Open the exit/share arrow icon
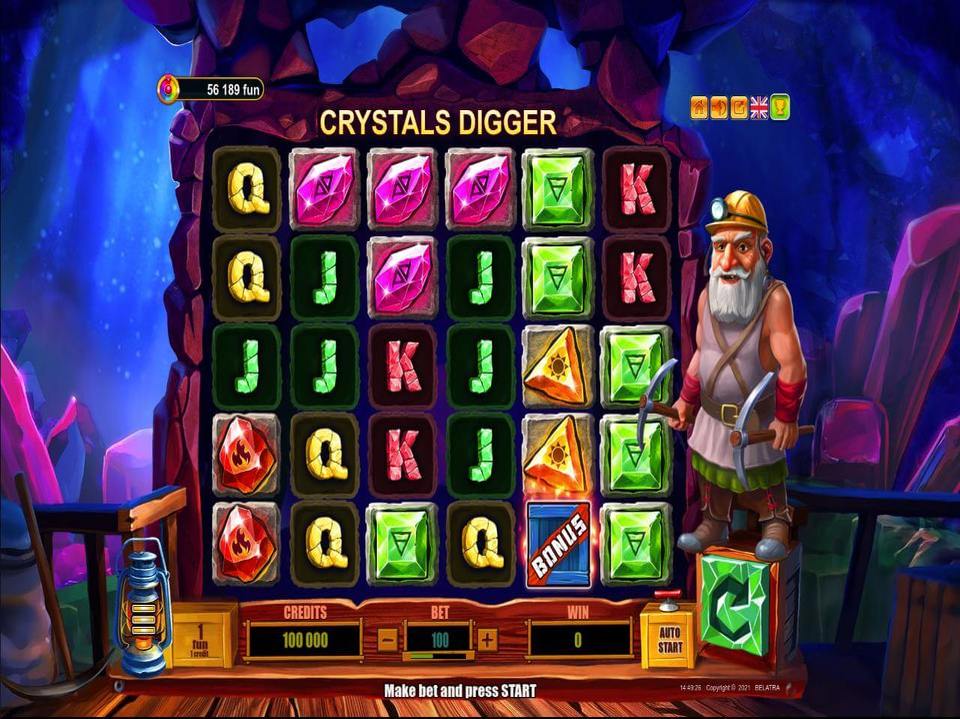The image size is (960, 719). [x=739, y=107]
